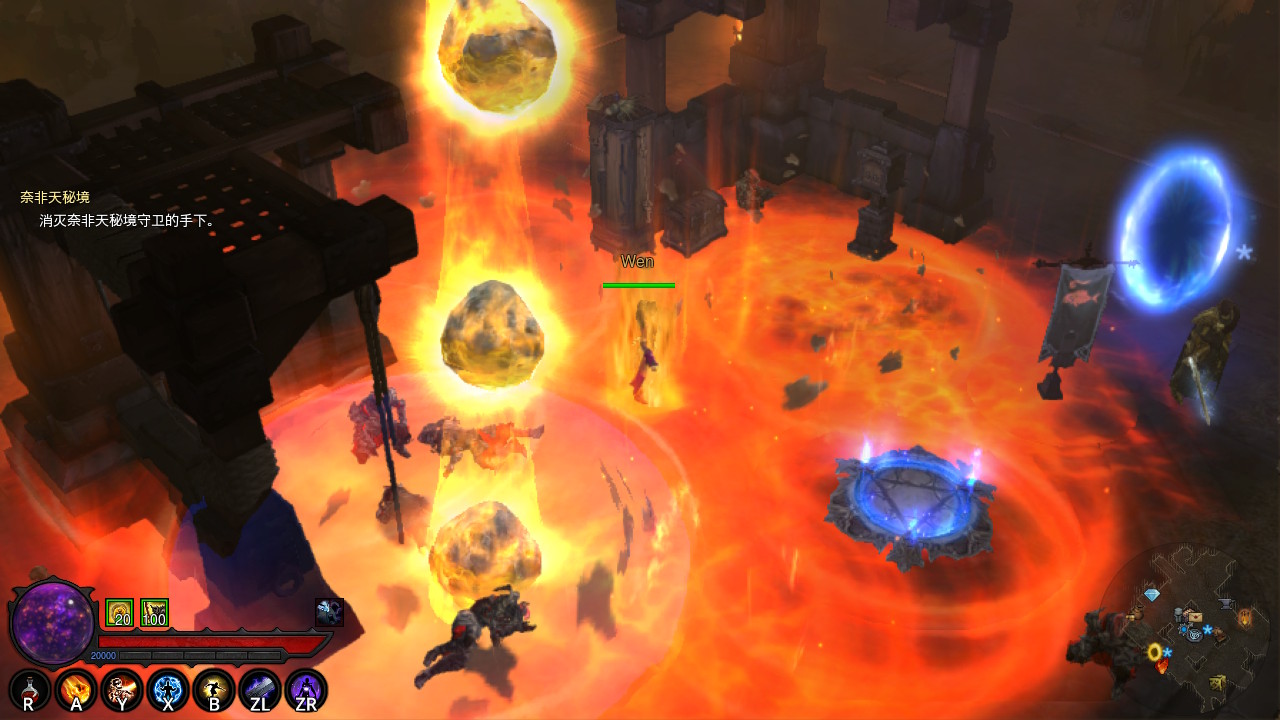Click the golden portal ring on minimap
This screenshot has width=1280, height=720.
(1155, 652)
